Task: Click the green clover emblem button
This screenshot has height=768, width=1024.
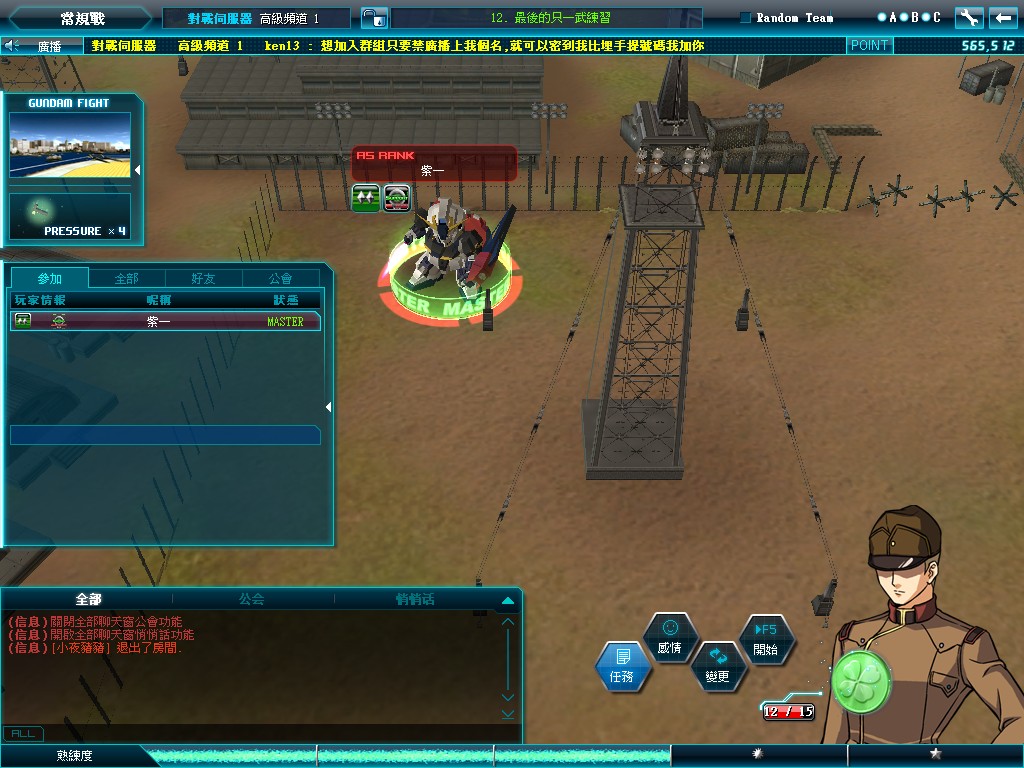Action: point(861,682)
